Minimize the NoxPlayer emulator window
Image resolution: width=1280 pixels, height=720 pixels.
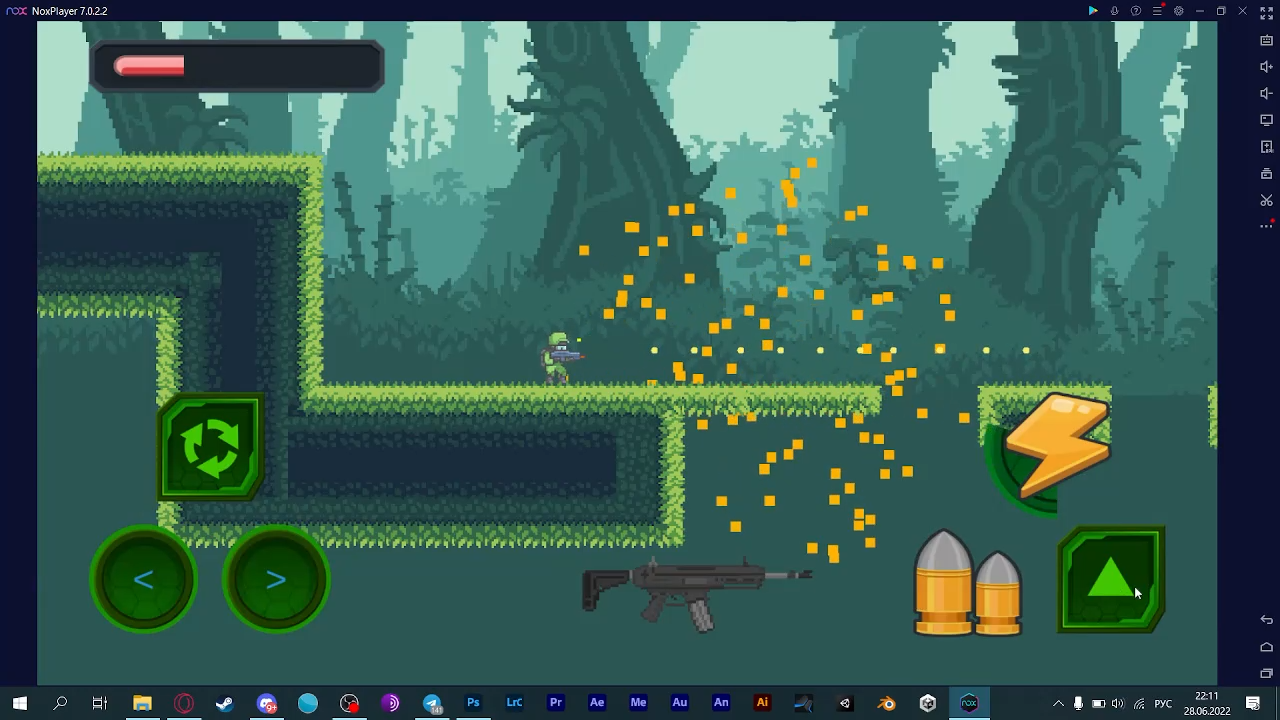1200,11
